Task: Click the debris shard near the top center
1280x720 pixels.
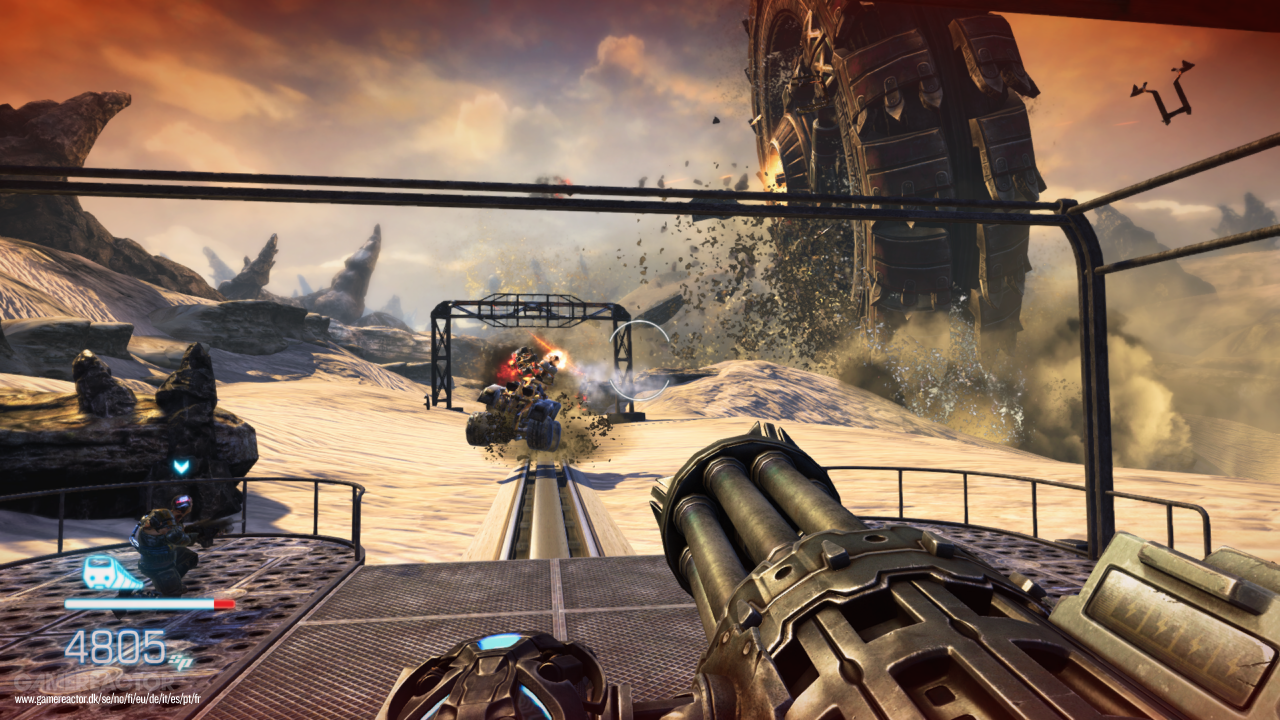Action: pyautogui.click(x=716, y=122)
